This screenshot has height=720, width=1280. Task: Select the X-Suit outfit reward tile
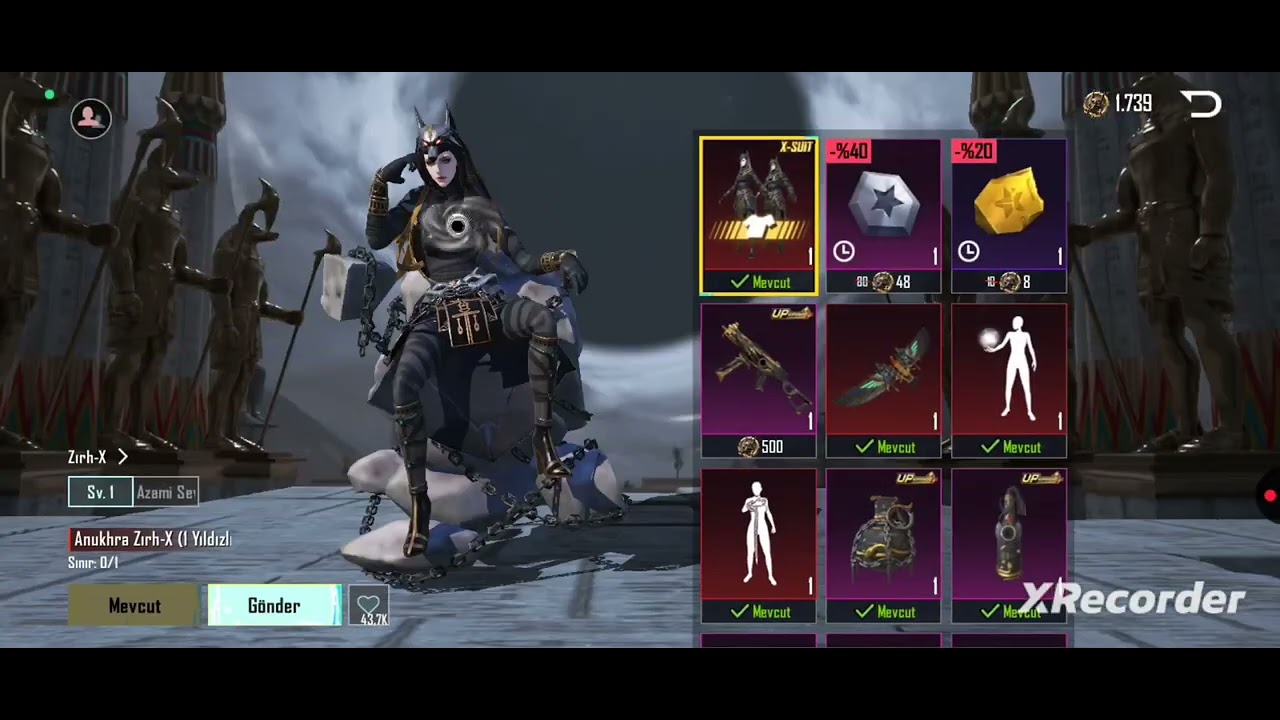(x=758, y=215)
